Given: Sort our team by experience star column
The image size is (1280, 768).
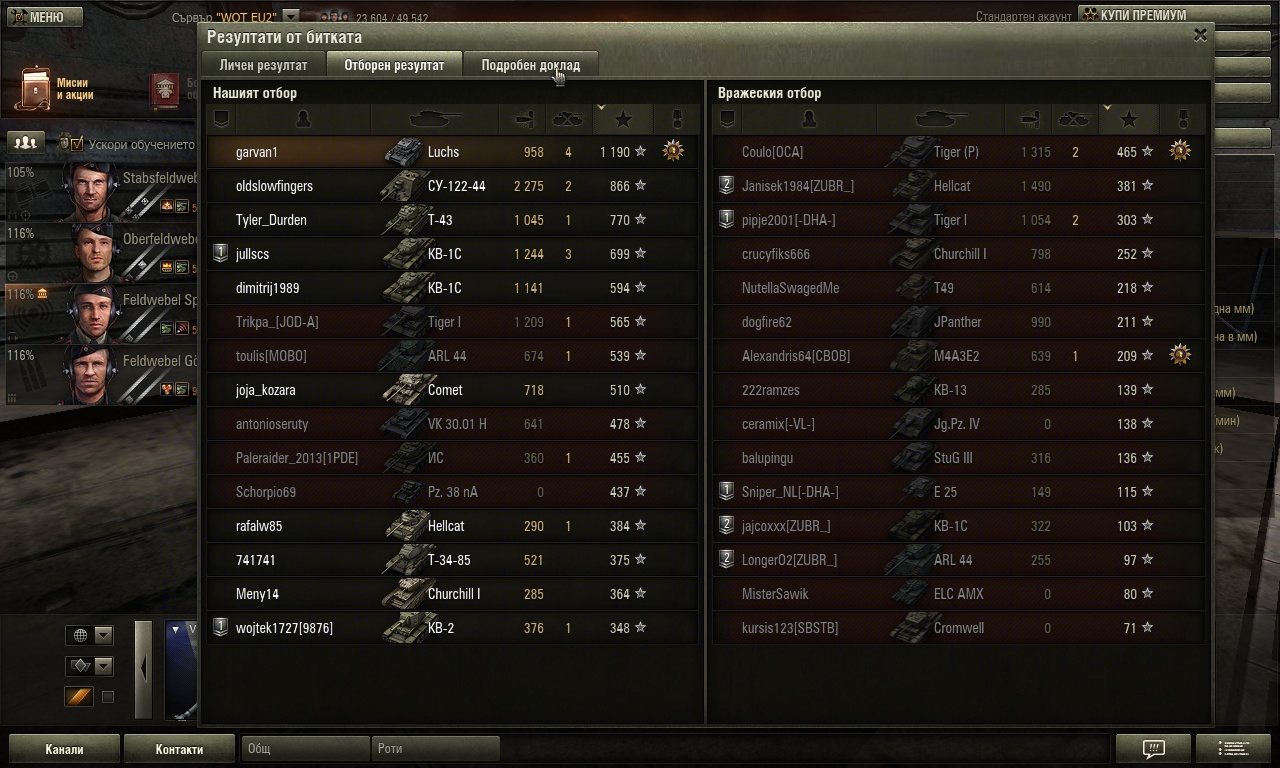Looking at the screenshot, I should point(623,120).
